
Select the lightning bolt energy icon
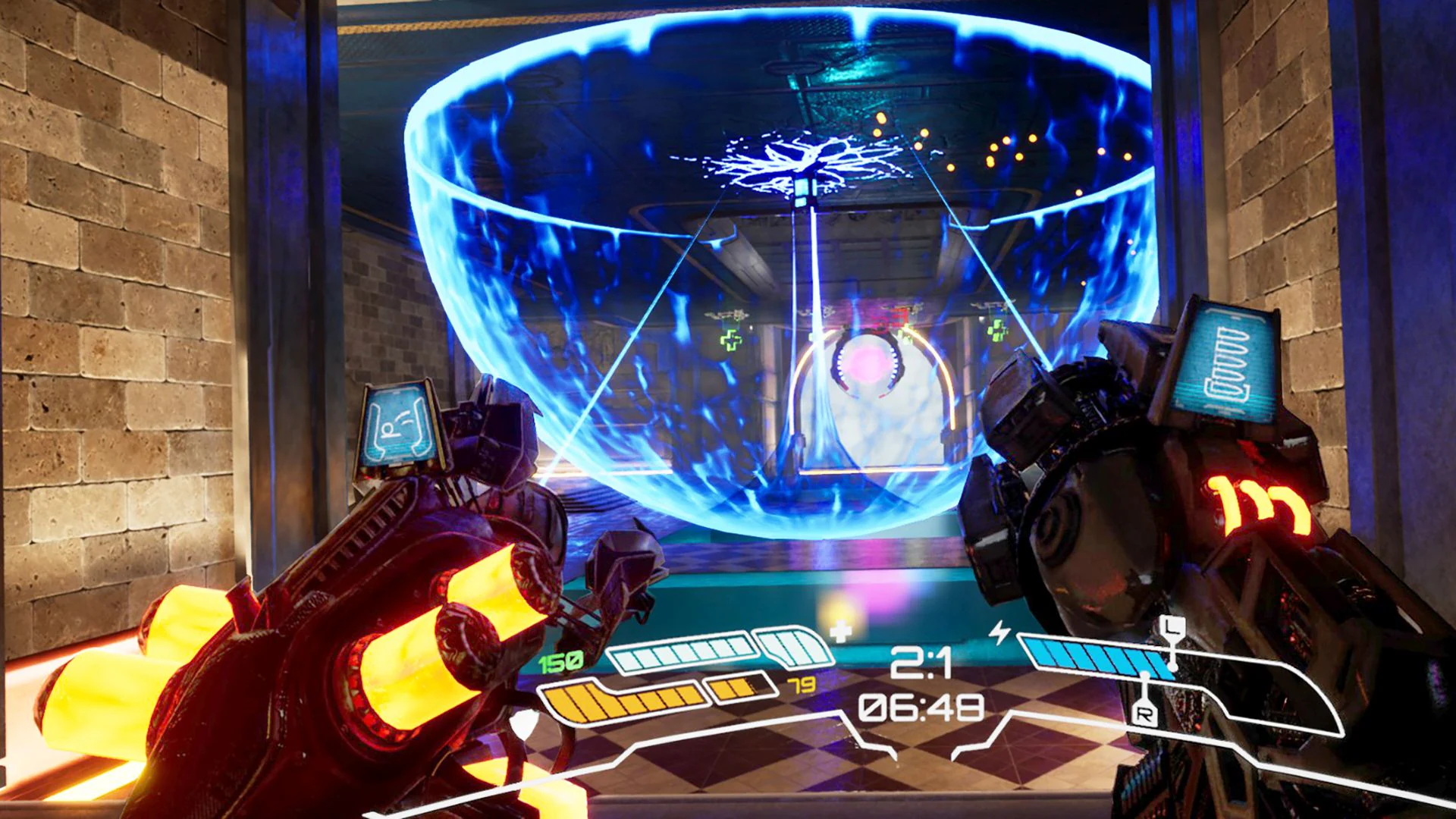click(999, 630)
